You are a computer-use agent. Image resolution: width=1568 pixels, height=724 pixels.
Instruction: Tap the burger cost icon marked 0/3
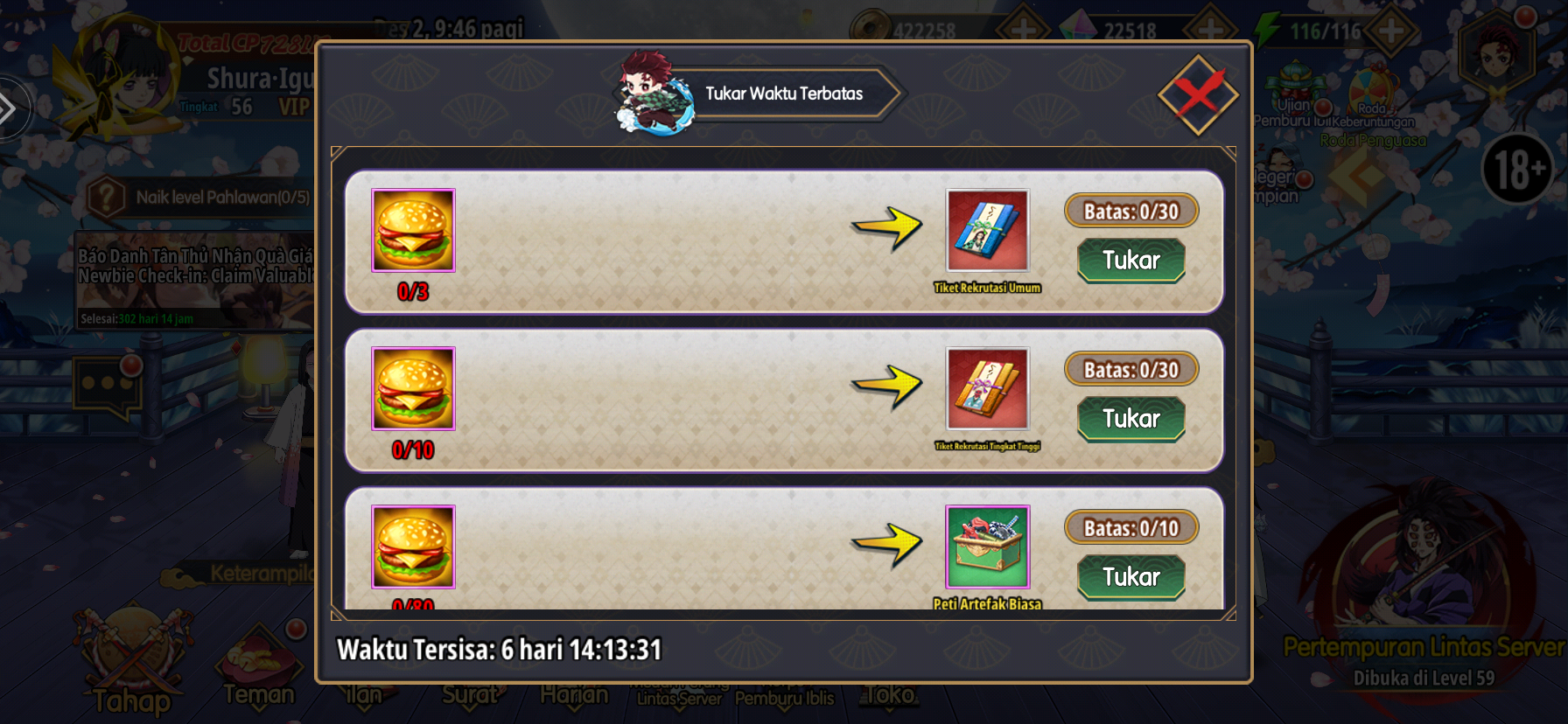pos(413,231)
